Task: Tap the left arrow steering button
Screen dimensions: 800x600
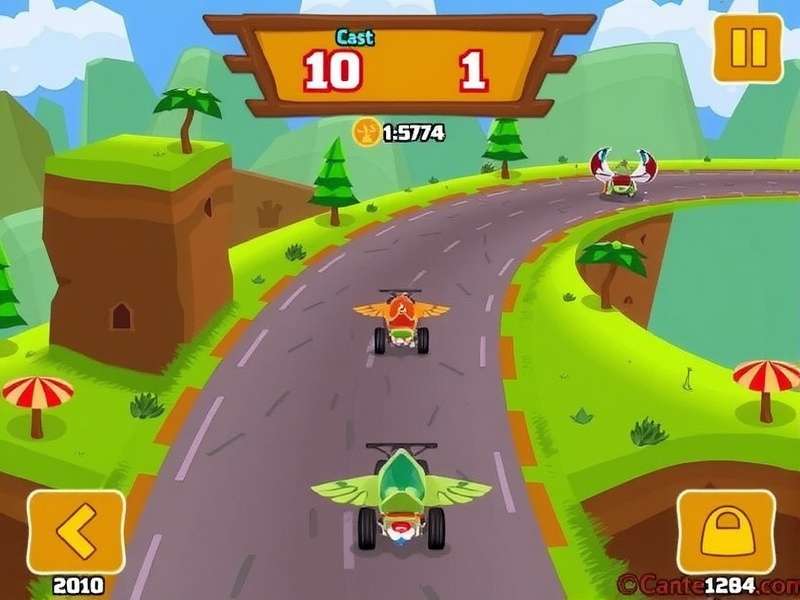Action: click(x=75, y=532)
